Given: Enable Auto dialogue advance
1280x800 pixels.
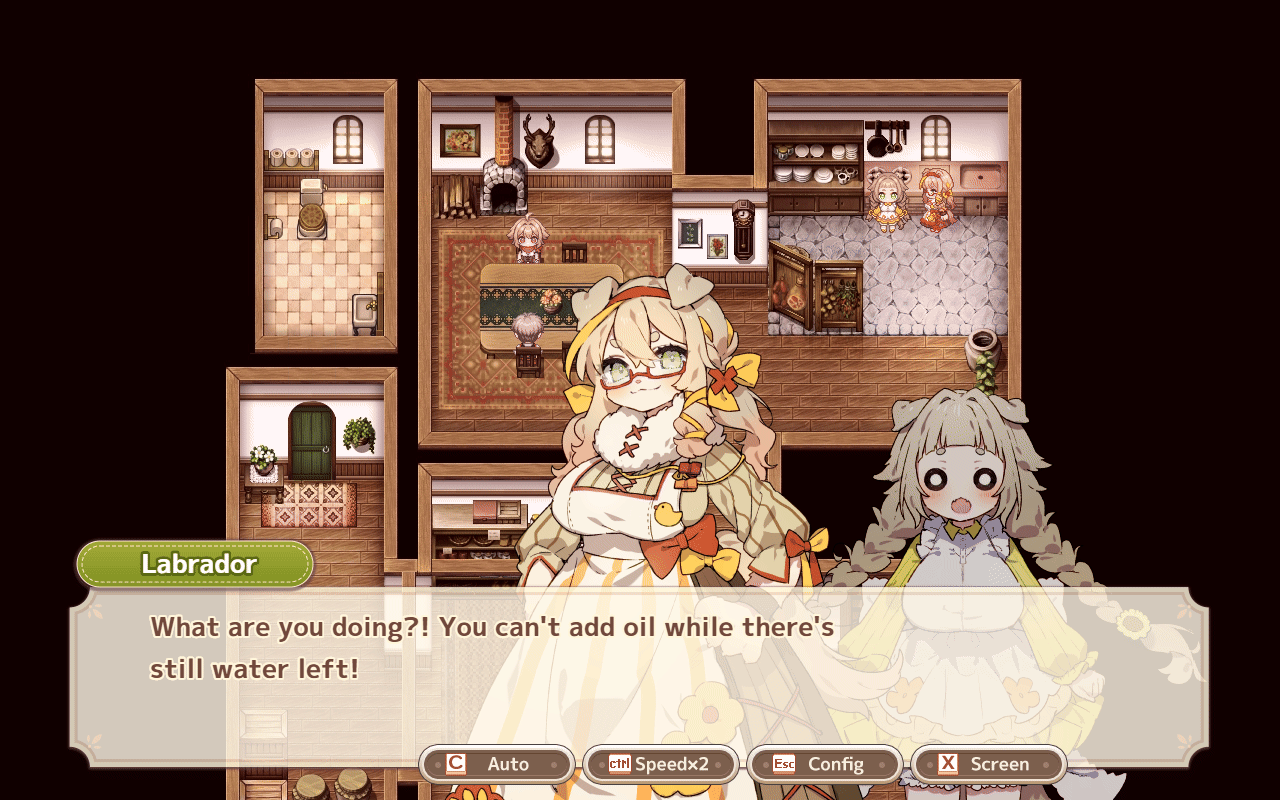Looking at the screenshot, I should (x=497, y=764).
